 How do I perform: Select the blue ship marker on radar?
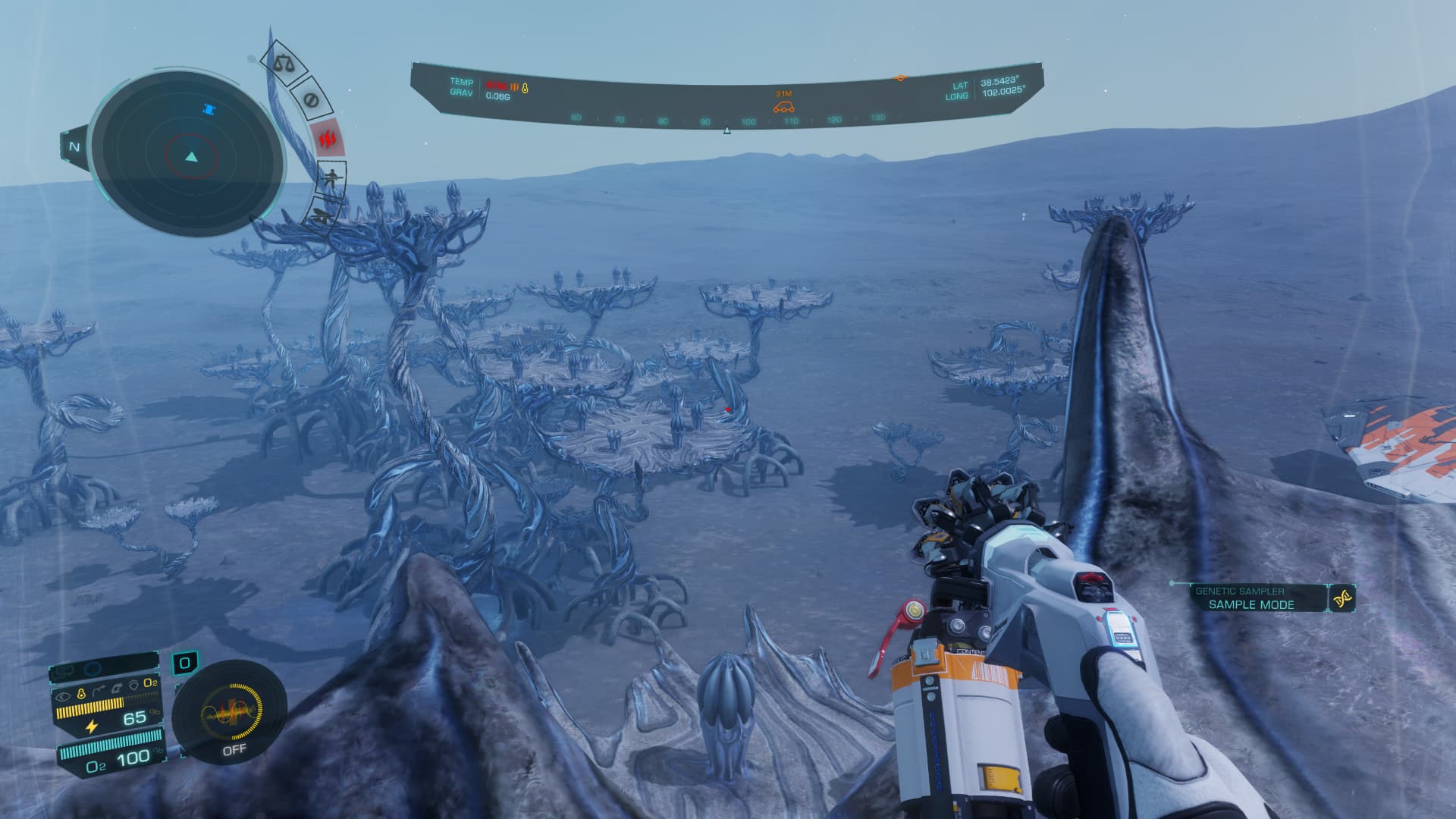click(x=210, y=110)
